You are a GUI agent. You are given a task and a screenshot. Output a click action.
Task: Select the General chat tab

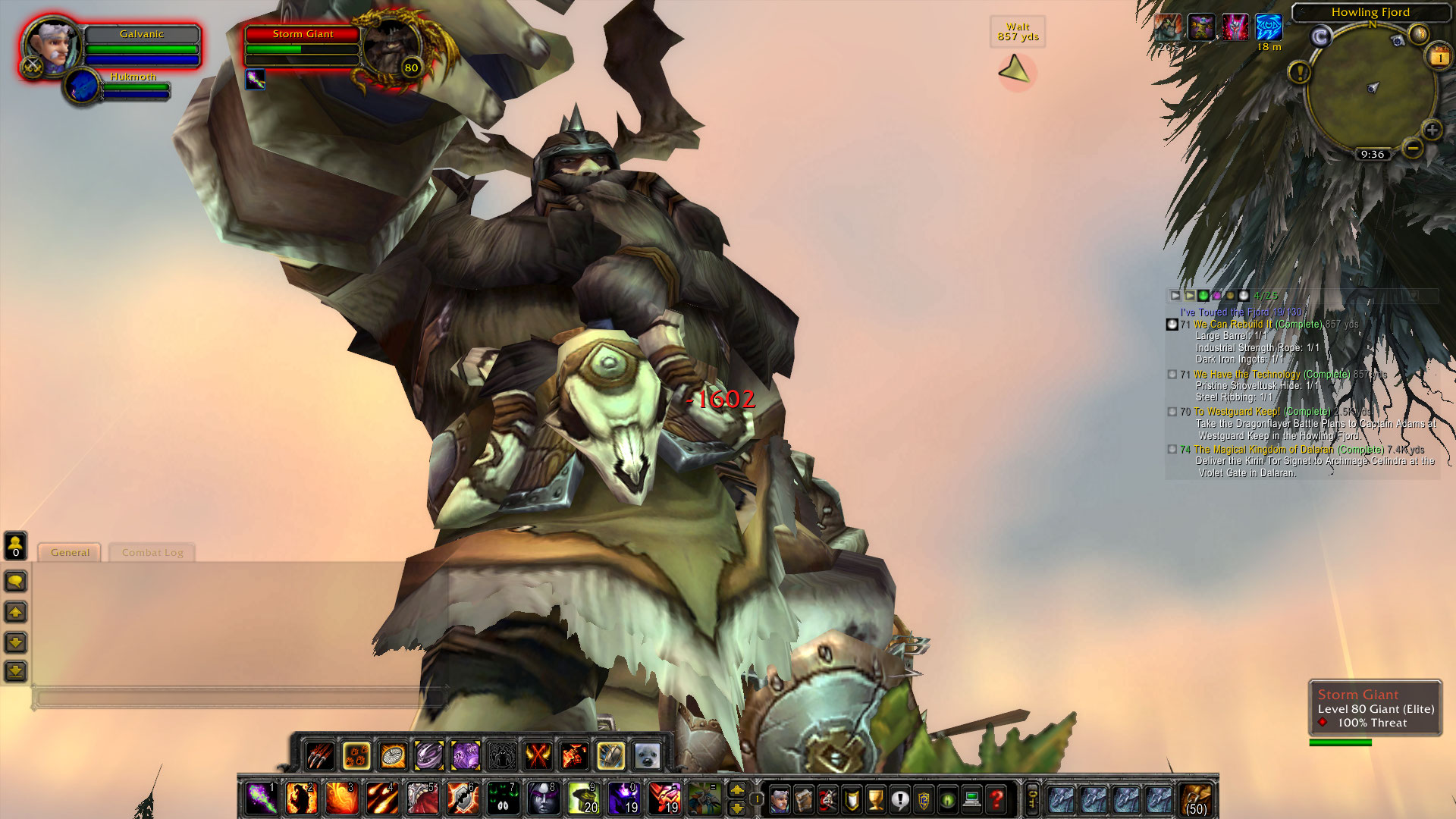(x=70, y=553)
